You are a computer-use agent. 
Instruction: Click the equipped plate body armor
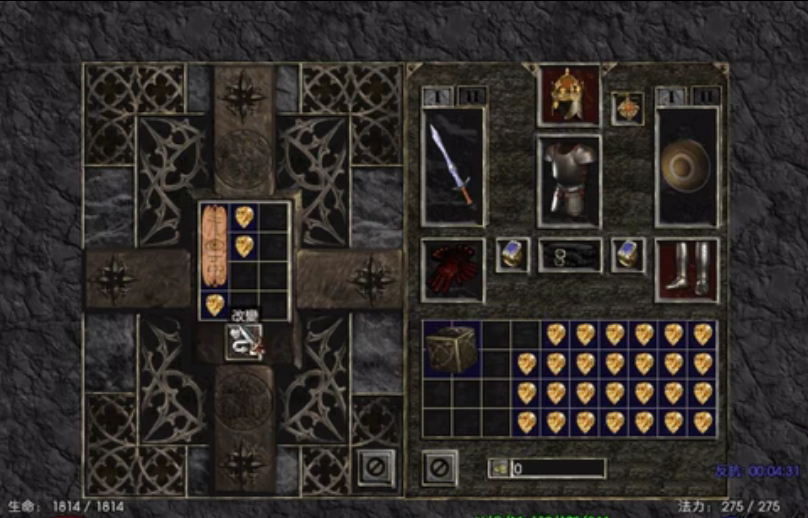(569, 175)
